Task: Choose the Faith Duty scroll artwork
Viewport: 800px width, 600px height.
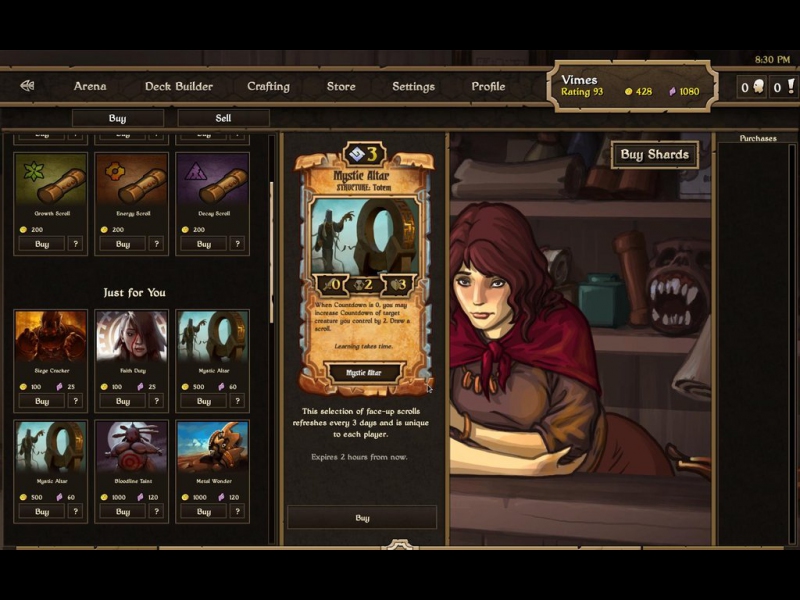Action: click(131, 336)
